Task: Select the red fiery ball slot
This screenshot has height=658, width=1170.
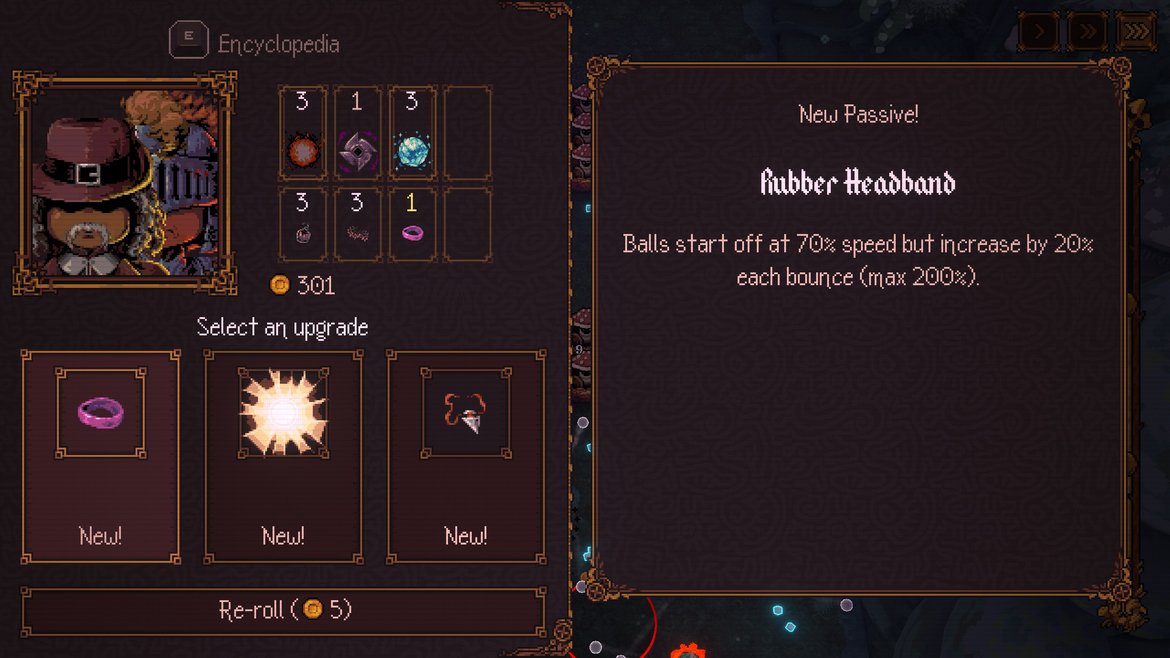Action: pos(302,134)
